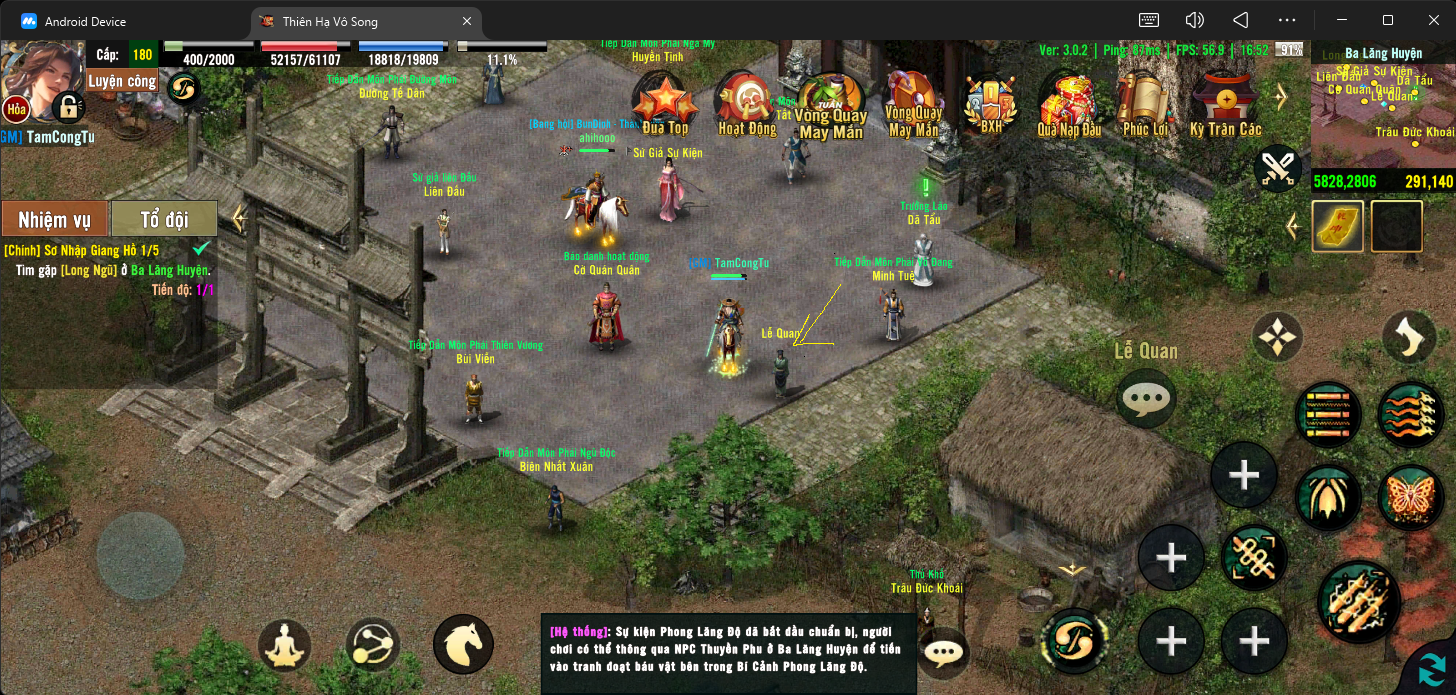Select the yellow scroll item slot
Image resolution: width=1456 pixels, height=695 pixels.
[x=1338, y=227]
